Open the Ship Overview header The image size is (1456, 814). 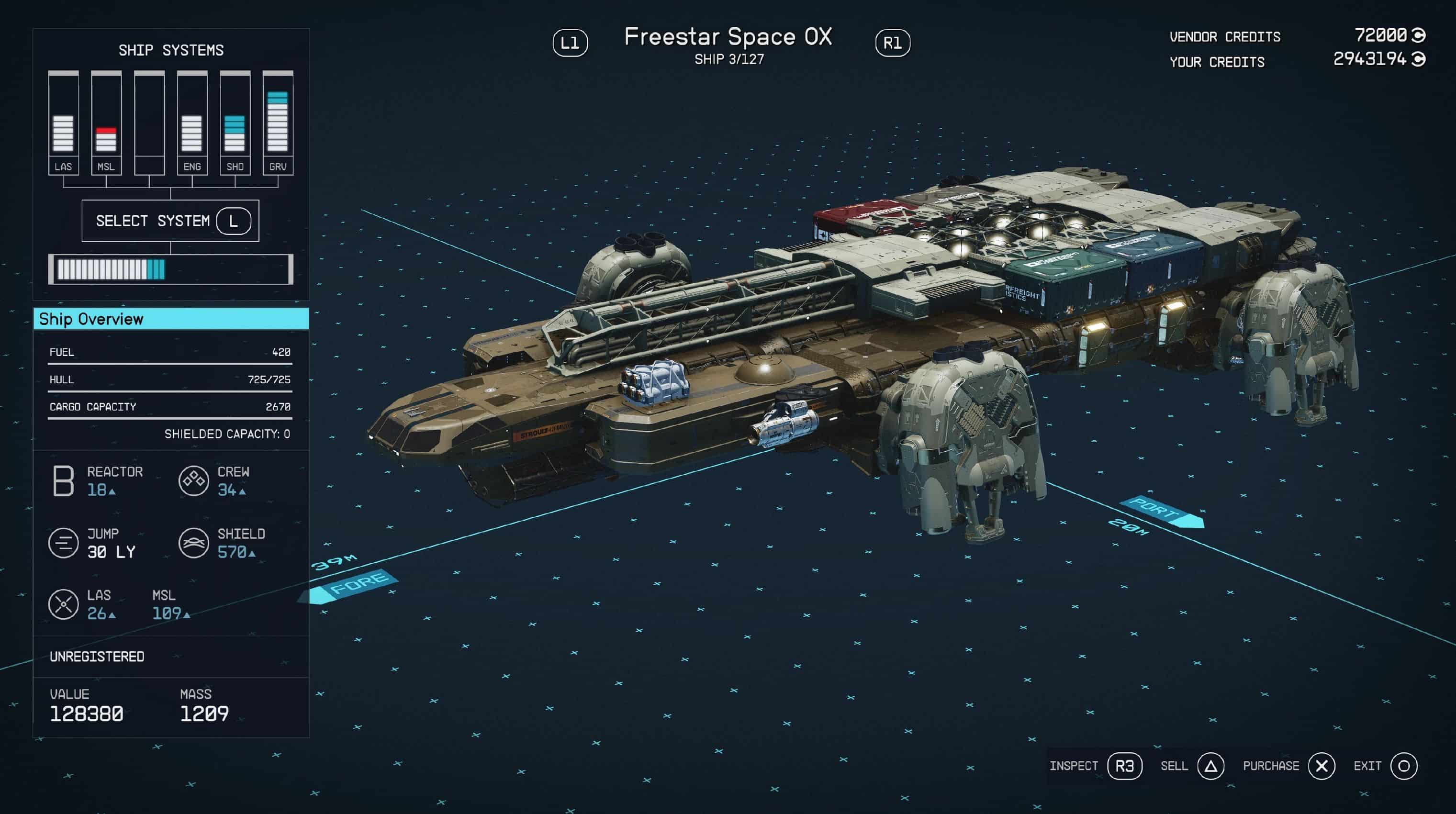click(171, 319)
